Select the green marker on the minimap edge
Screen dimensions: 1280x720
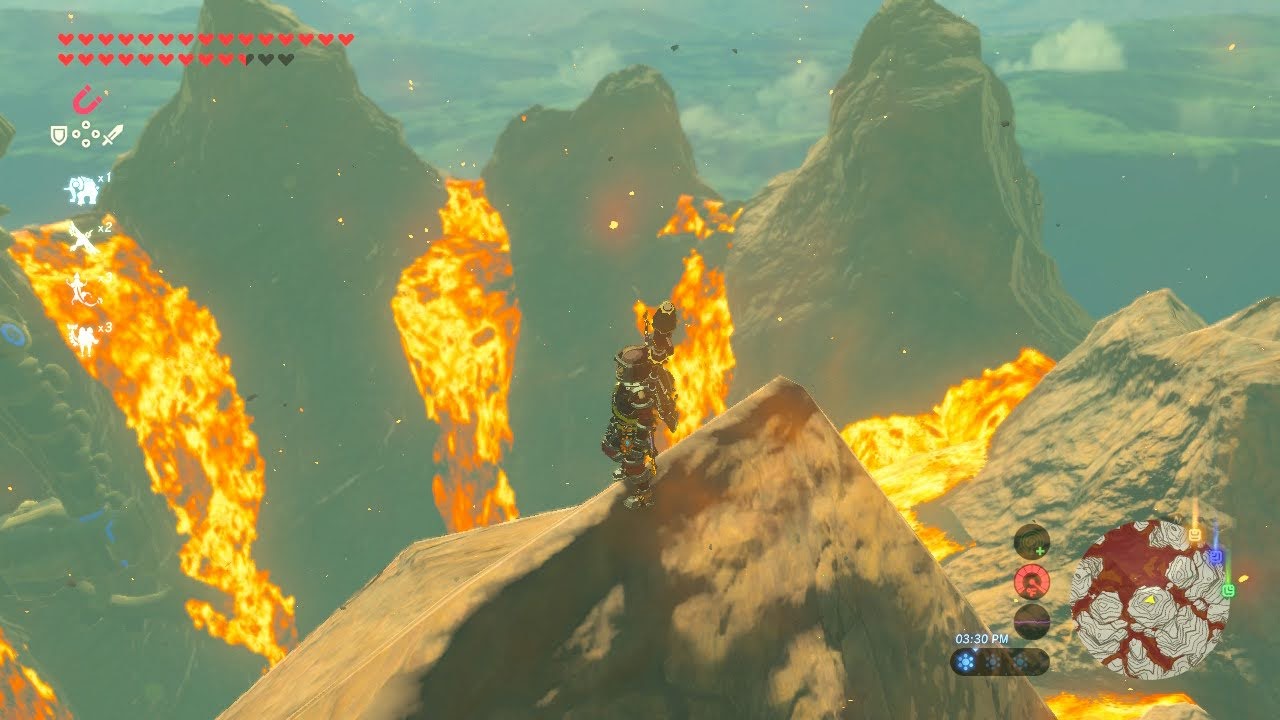pyautogui.click(x=1228, y=590)
